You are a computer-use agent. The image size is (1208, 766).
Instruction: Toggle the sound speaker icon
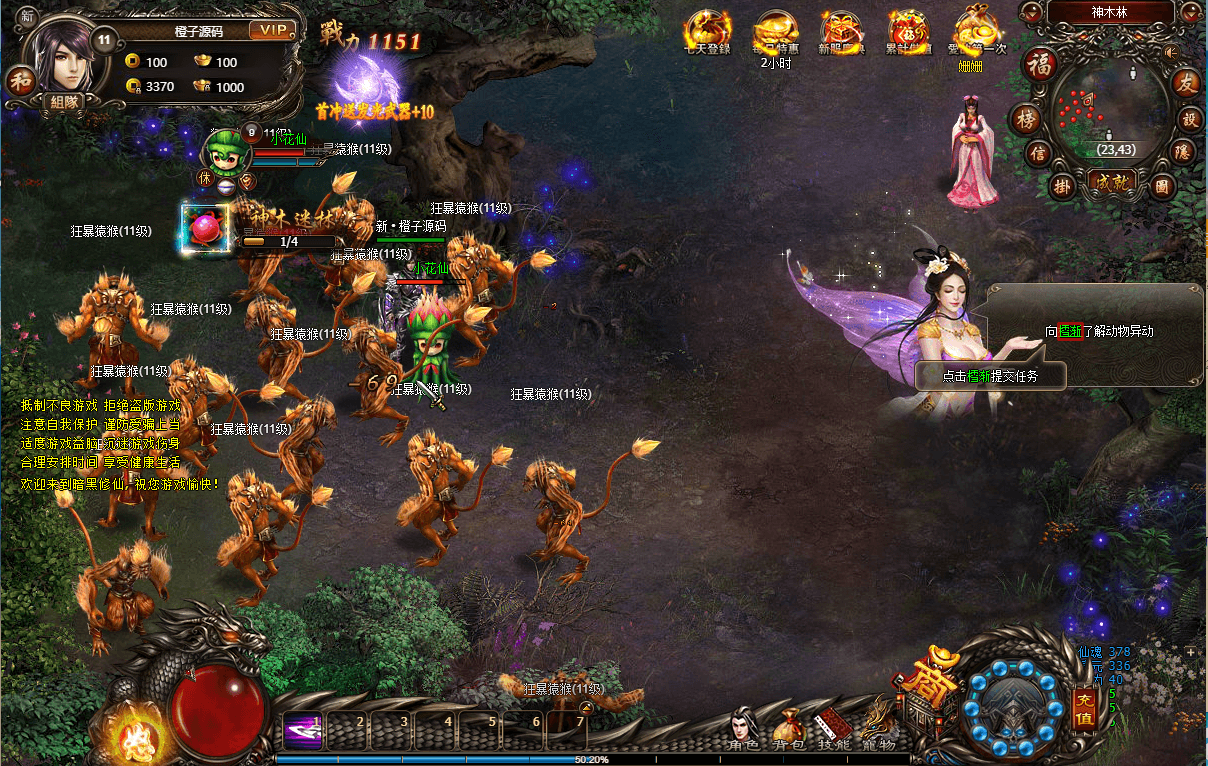pos(1172,52)
